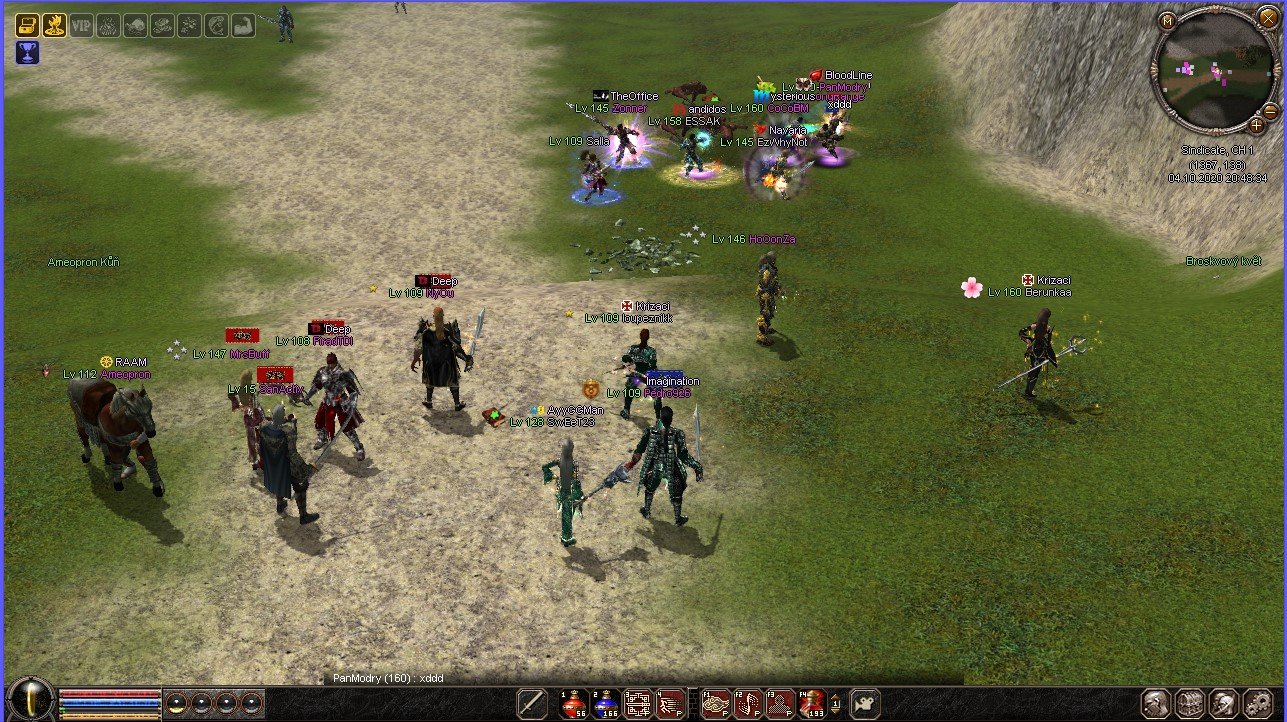
Task: Click the golden flame buff icon
Action: (x=54, y=26)
